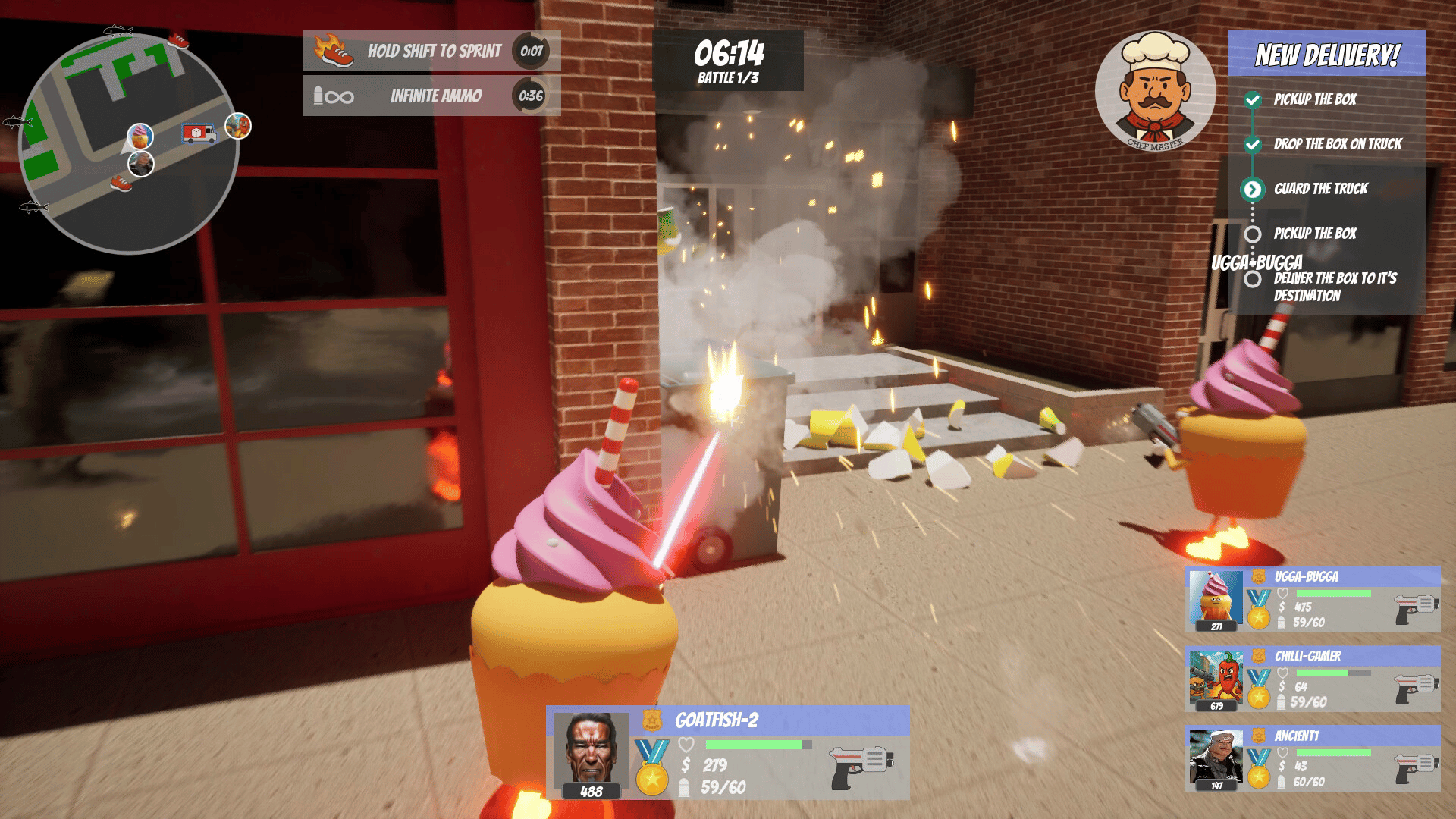Click the Goatfish-2 player portrait
This screenshot has height=819, width=1456.
click(591, 749)
